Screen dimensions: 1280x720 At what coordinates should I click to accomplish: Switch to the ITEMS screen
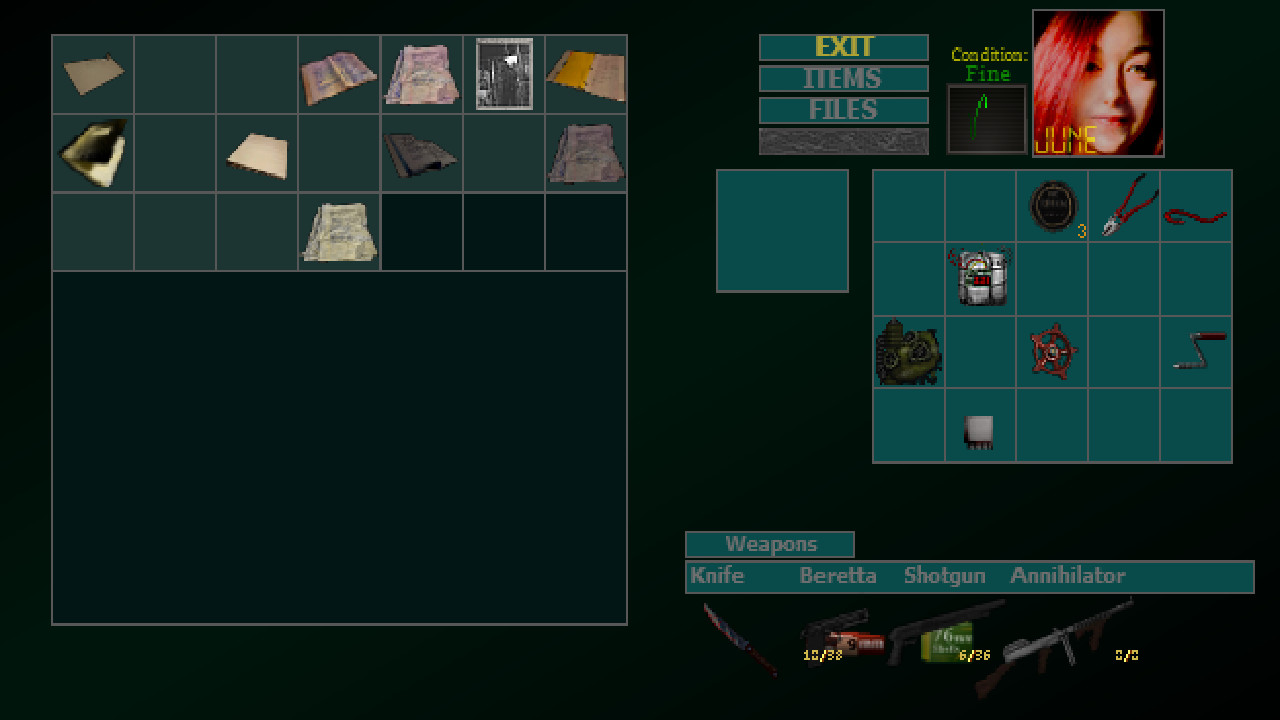[x=843, y=78]
